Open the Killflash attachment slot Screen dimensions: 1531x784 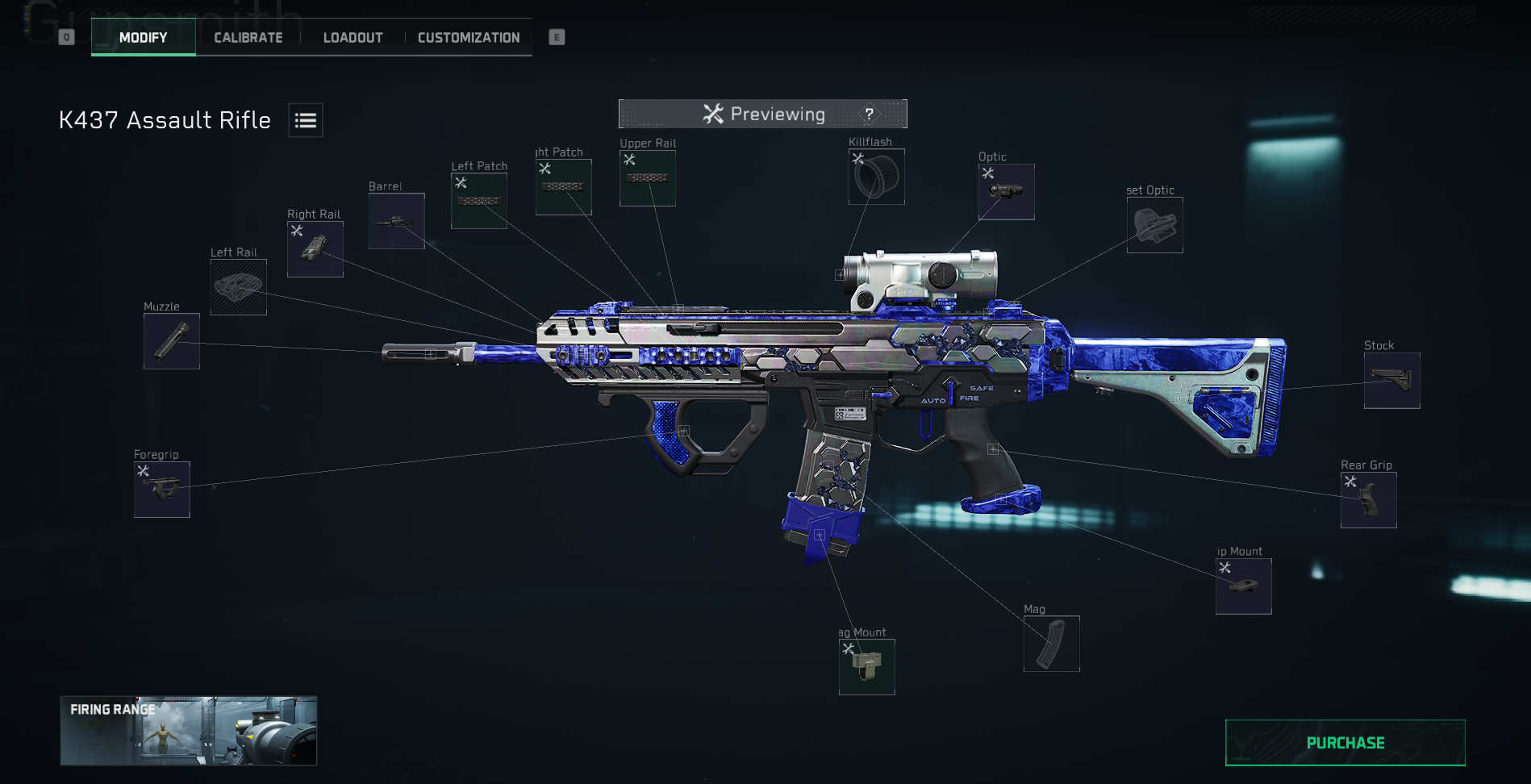[x=876, y=176]
